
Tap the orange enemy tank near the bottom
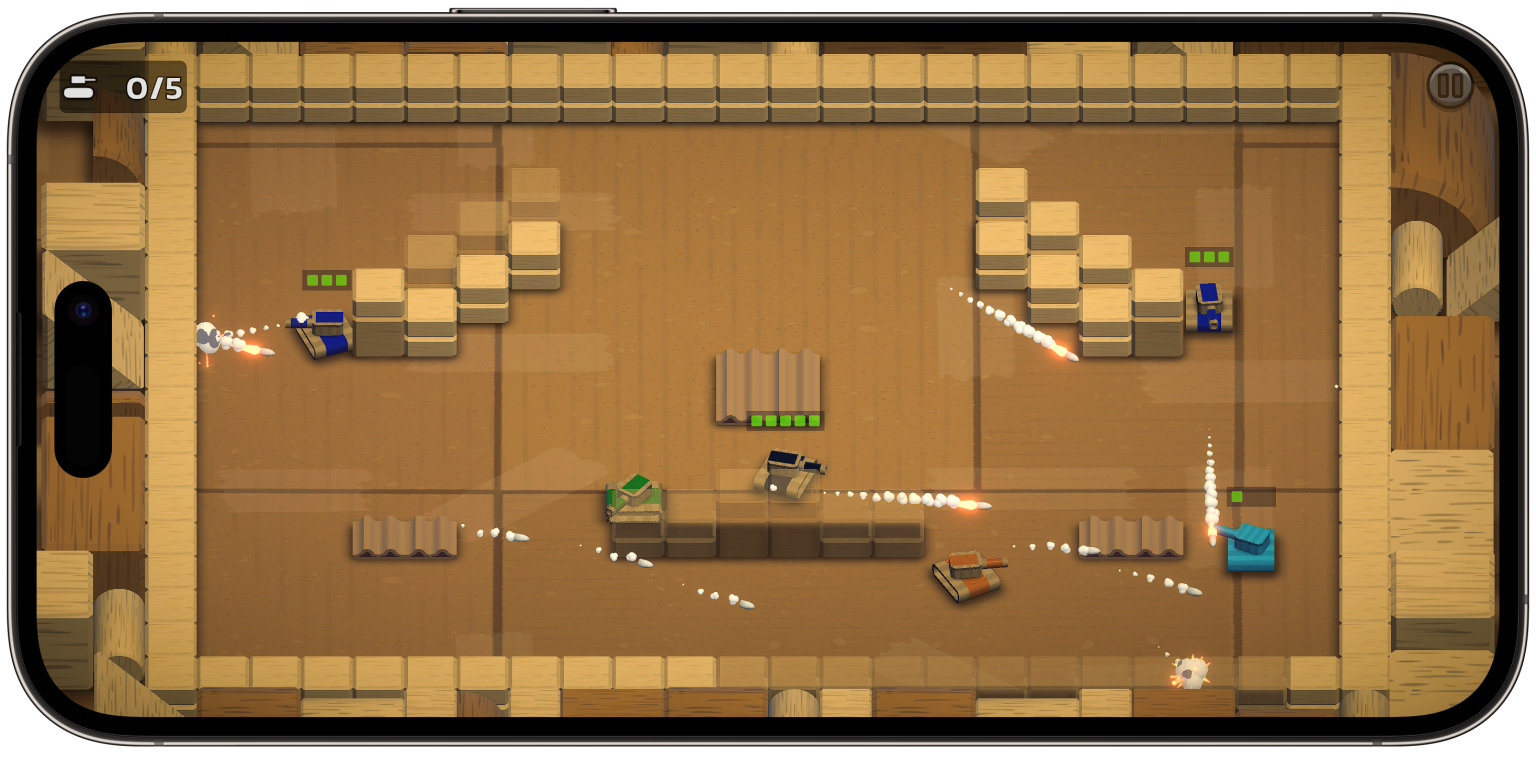click(x=967, y=578)
